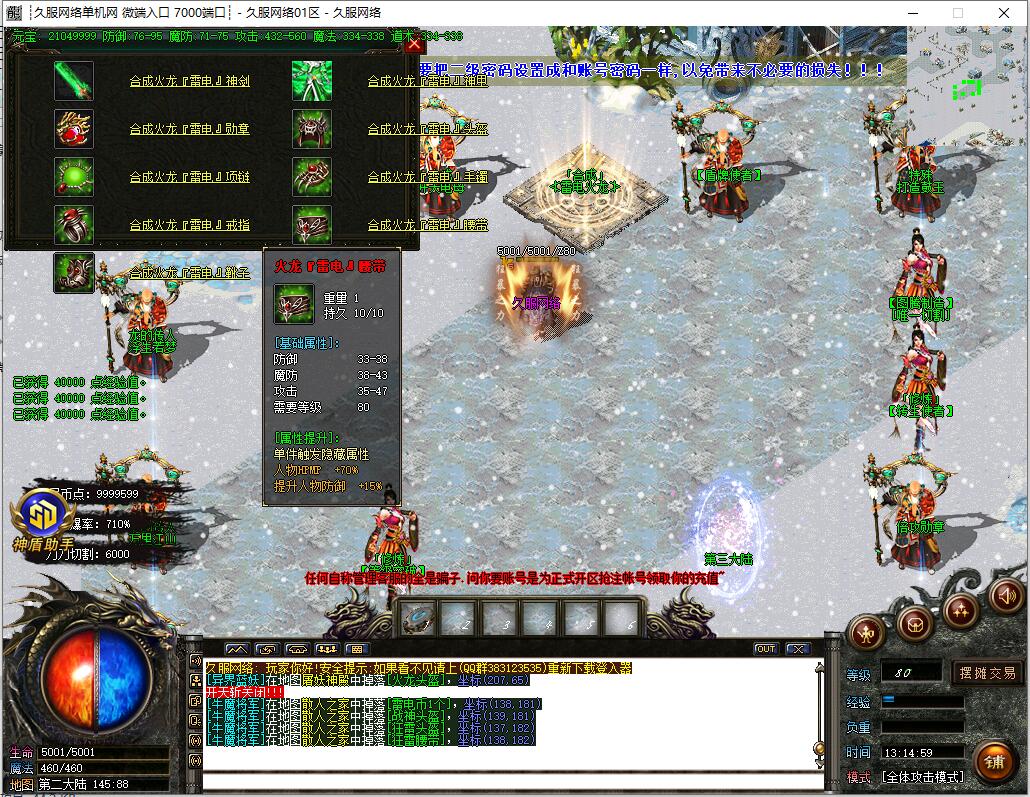
Task: Open the character figure icon button
Action: pos(866,632)
